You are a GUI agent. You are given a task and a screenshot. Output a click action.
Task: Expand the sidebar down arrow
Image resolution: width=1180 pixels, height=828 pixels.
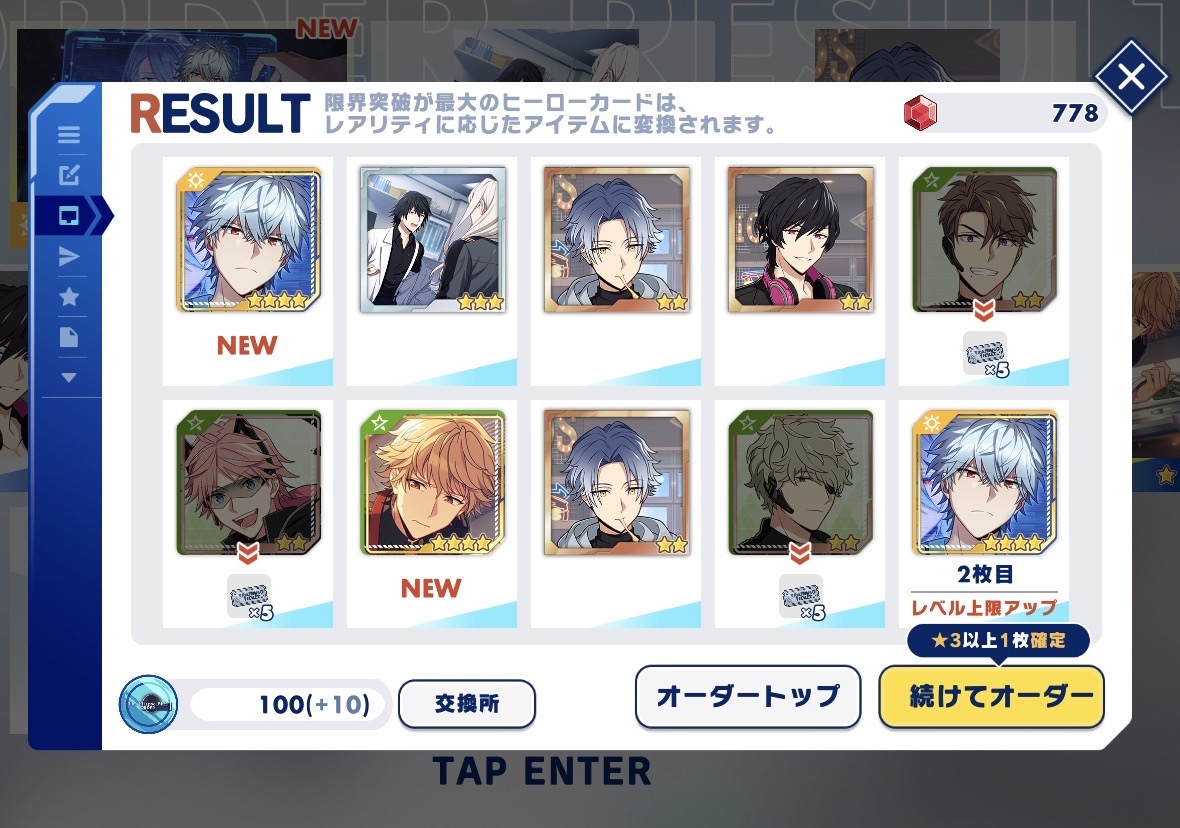[69, 377]
